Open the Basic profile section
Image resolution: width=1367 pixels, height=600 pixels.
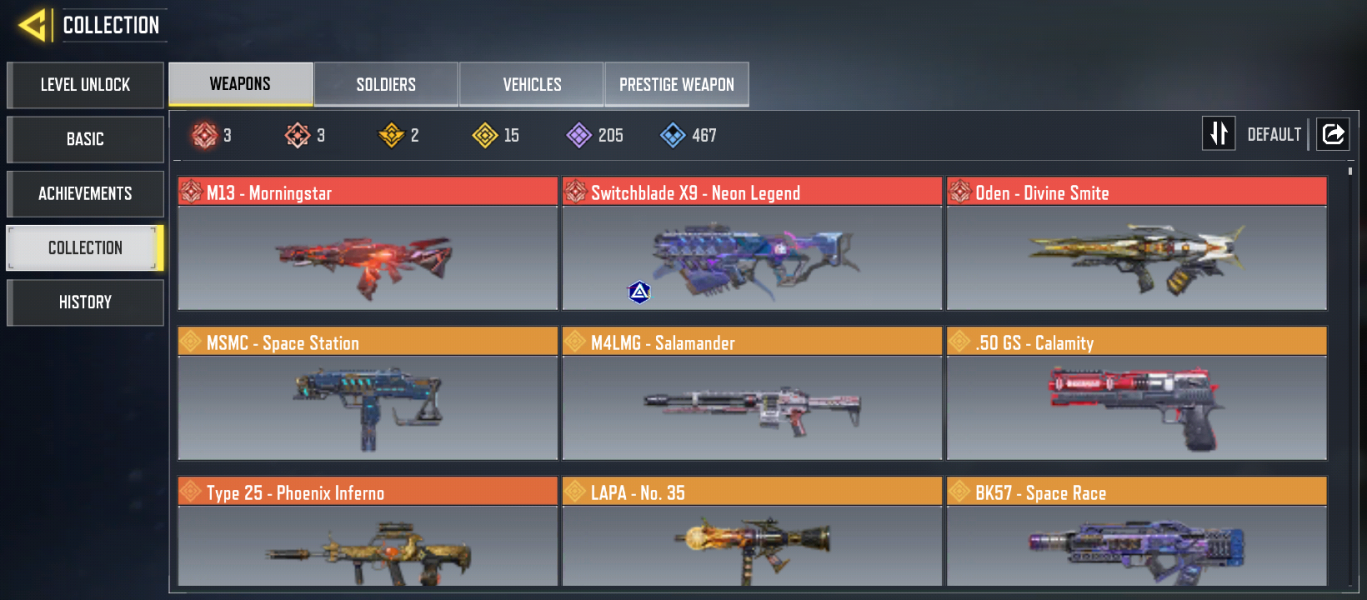point(85,139)
